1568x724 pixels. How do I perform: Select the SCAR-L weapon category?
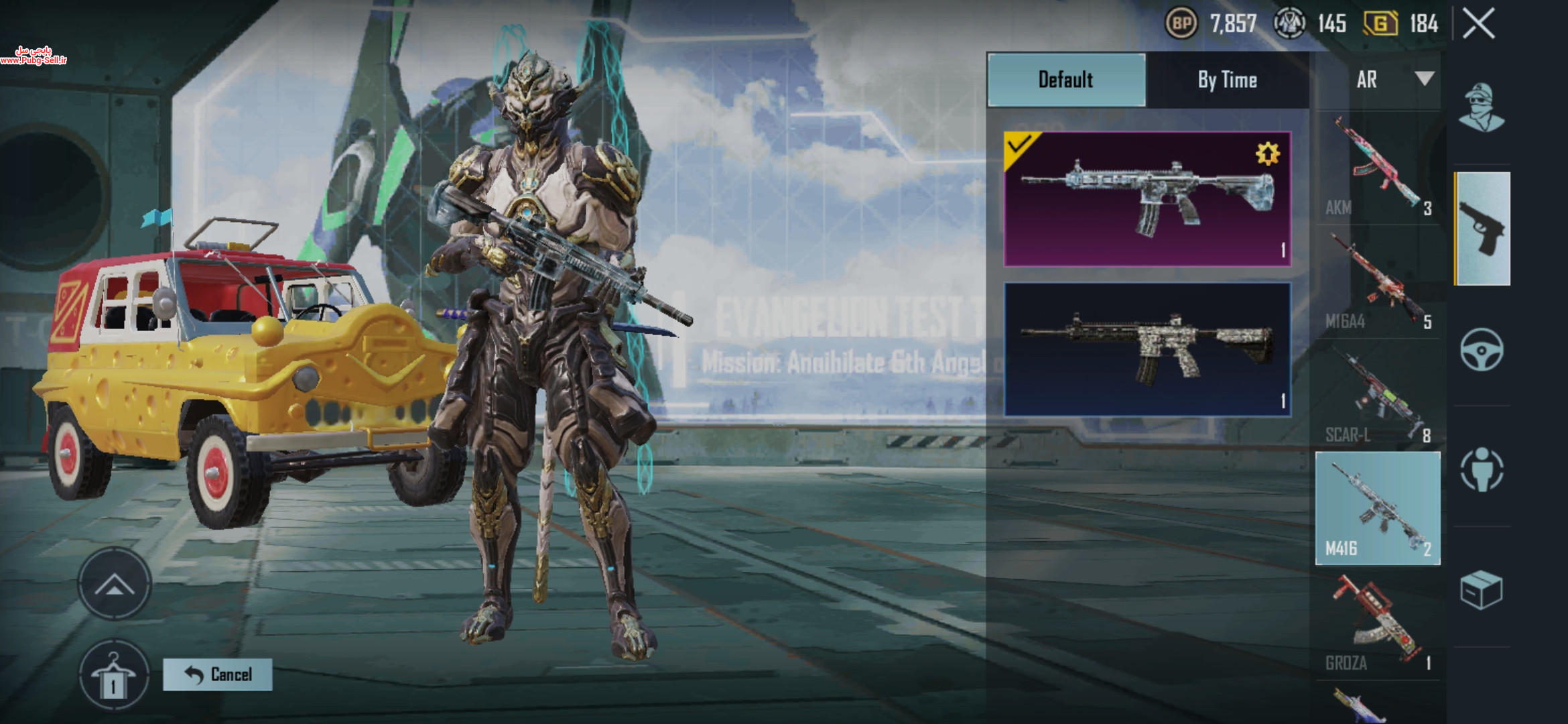click(x=1377, y=397)
